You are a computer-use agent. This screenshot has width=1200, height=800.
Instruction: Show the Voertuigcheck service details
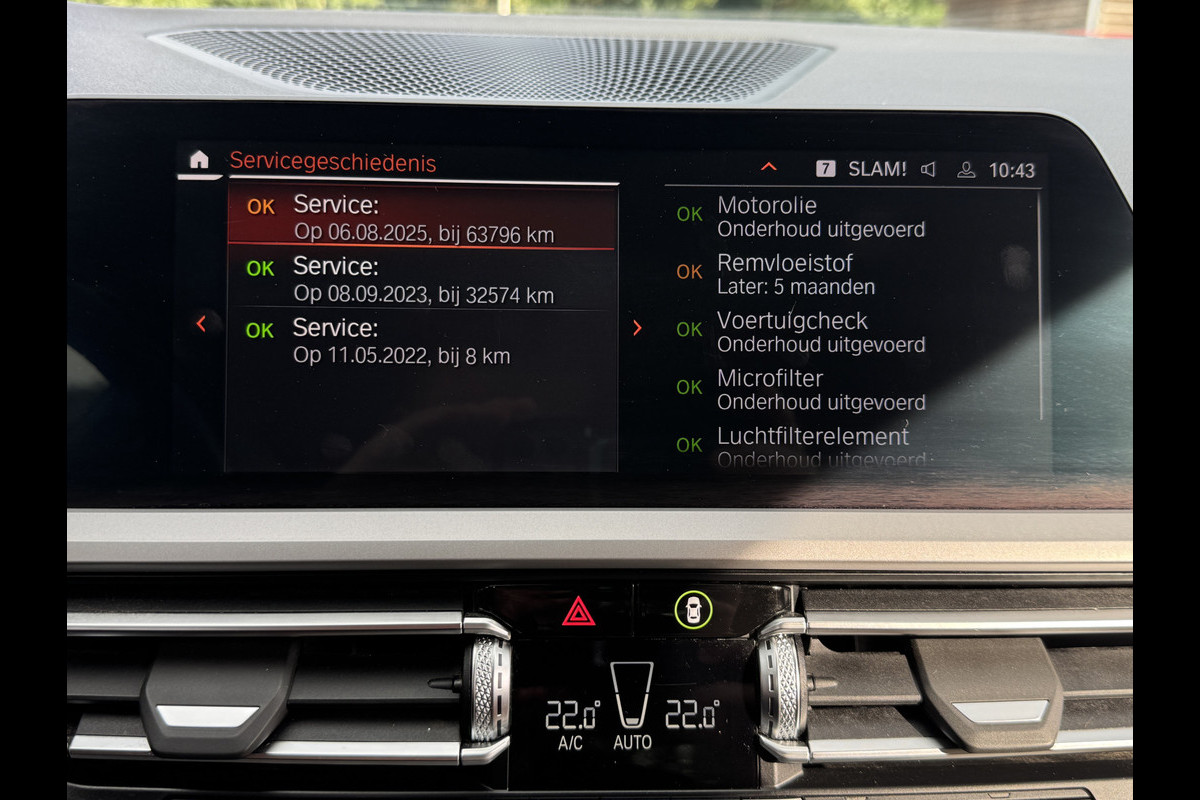tap(820, 332)
